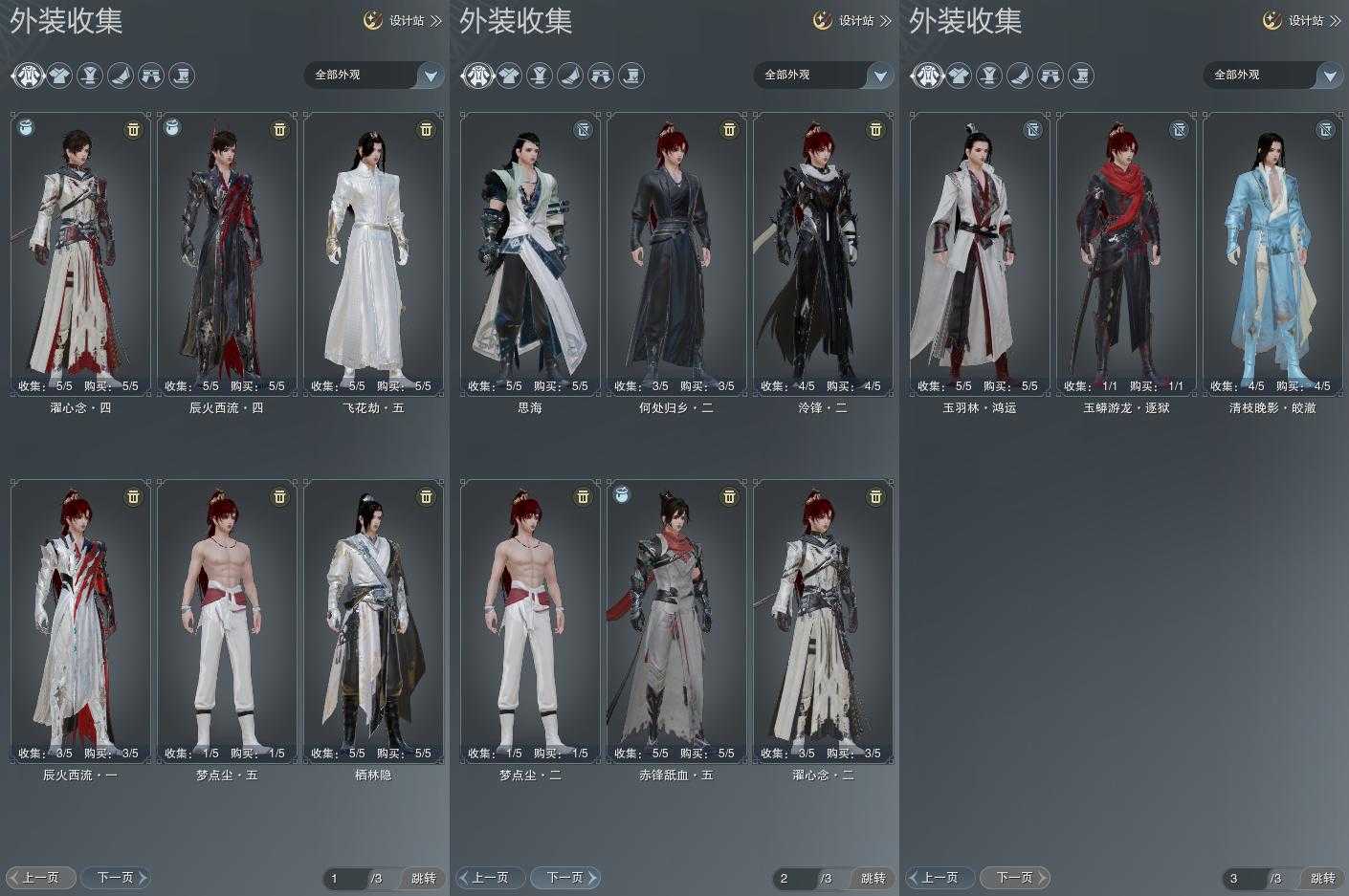Choose the 濯心念·二 outfit card
Viewport: 1349px width, 896px height.
click(x=823, y=622)
